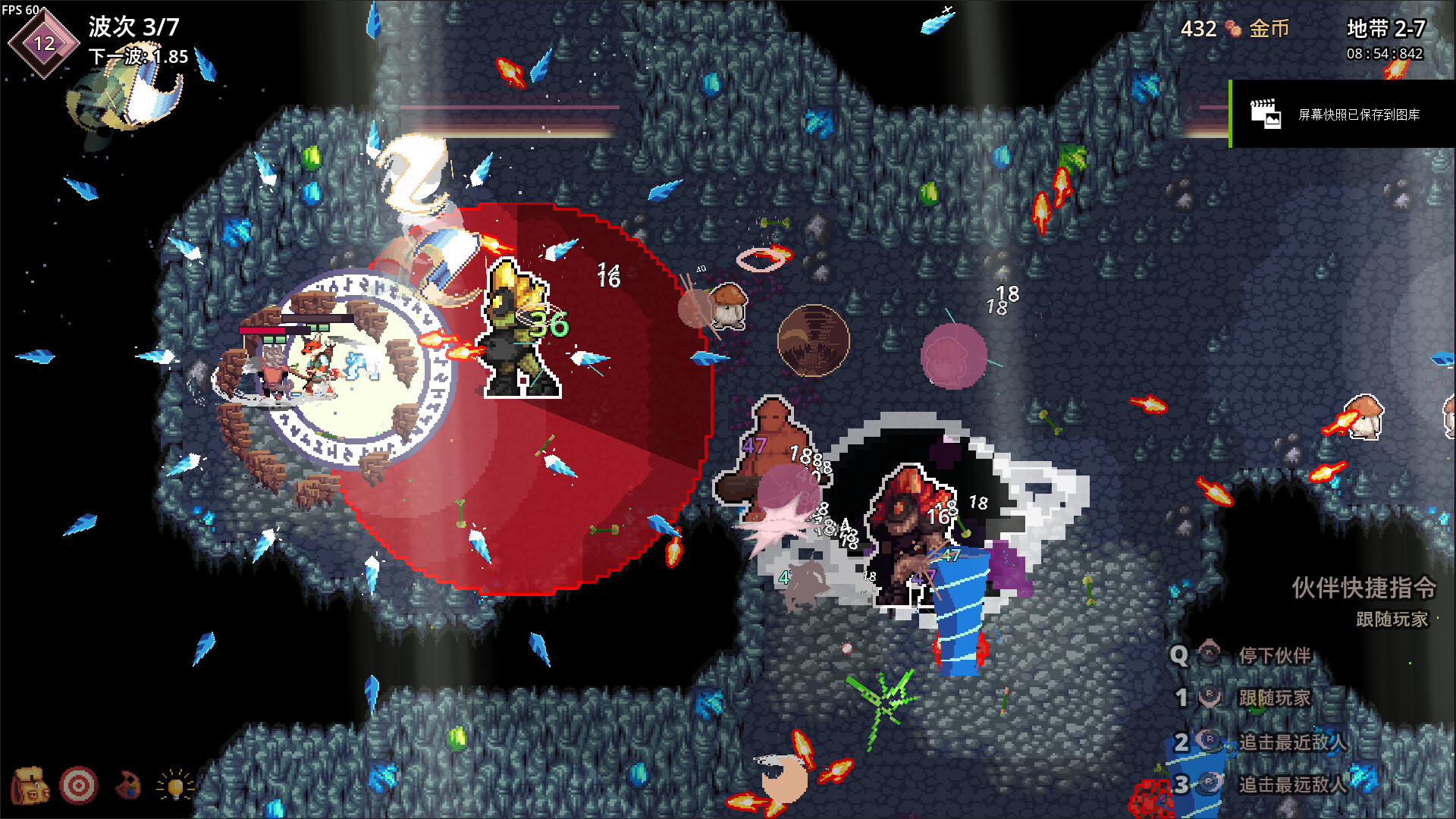Screen dimensions: 1456x819
Task: Select the paint palette icon
Action: [x=128, y=786]
